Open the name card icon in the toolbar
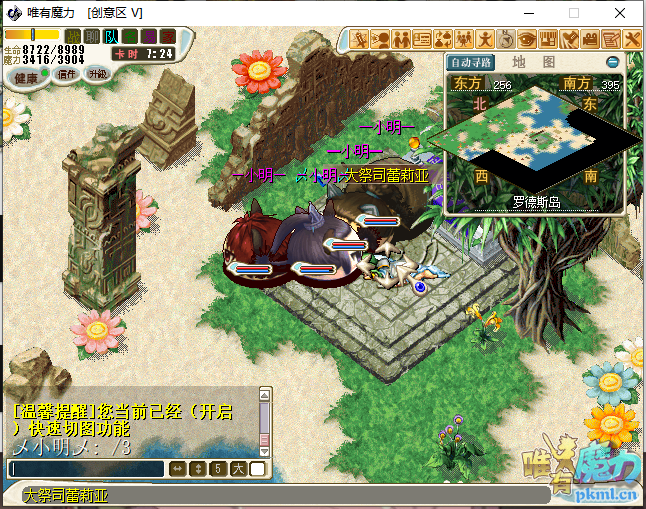This screenshot has width=646, height=509. 422,39
